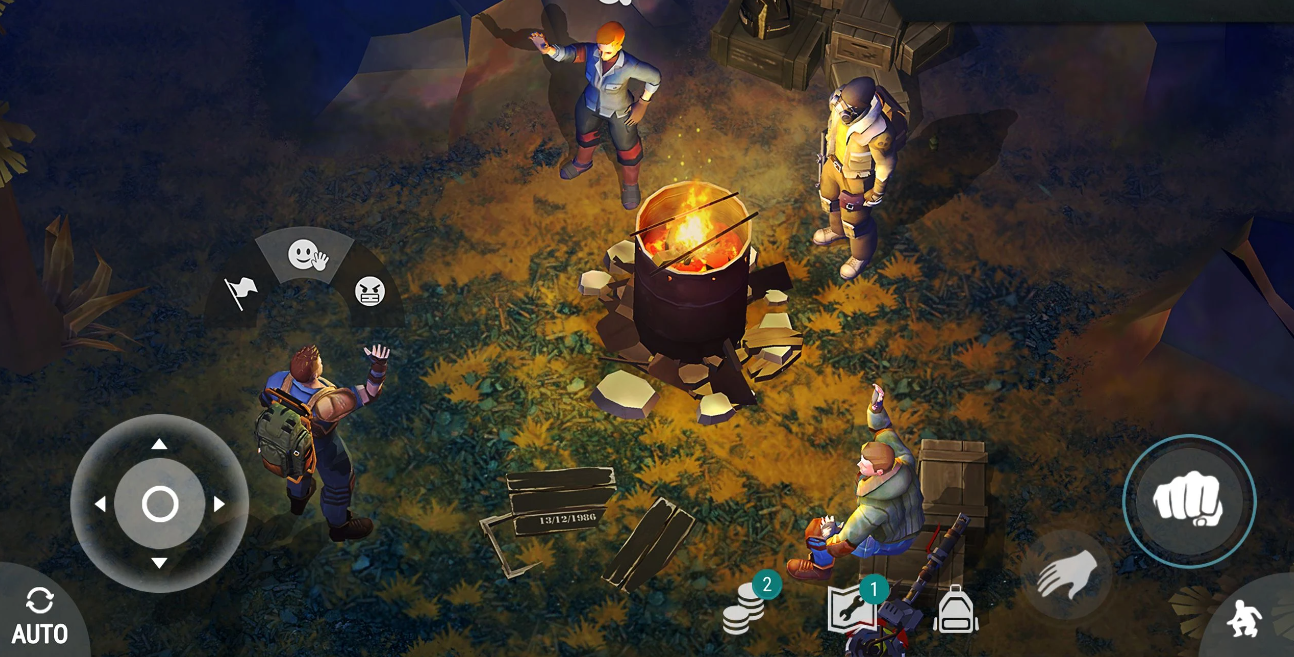Tap the joystick right arrow

(219, 504)
